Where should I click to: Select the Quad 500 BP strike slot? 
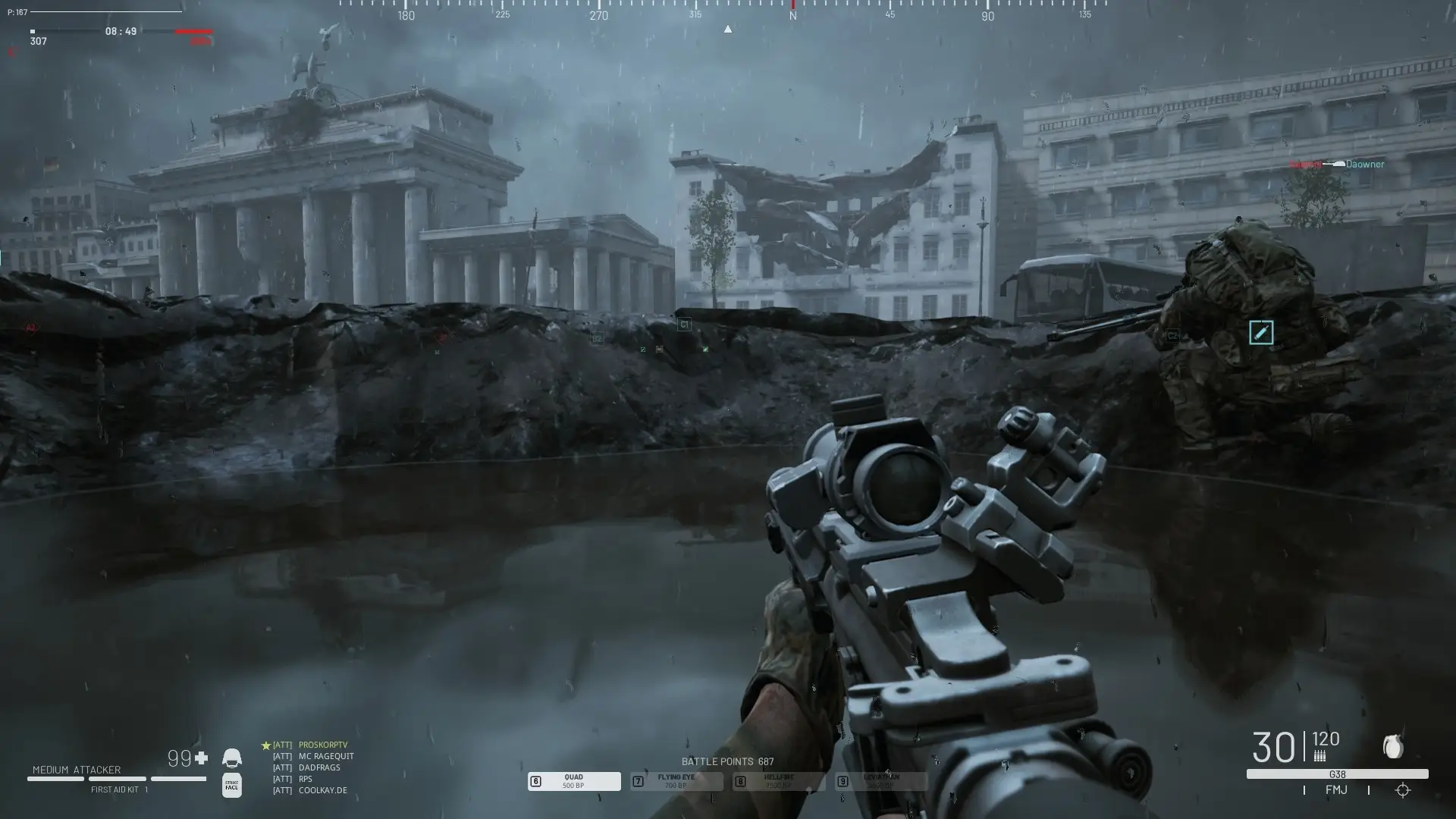point(573,781)
